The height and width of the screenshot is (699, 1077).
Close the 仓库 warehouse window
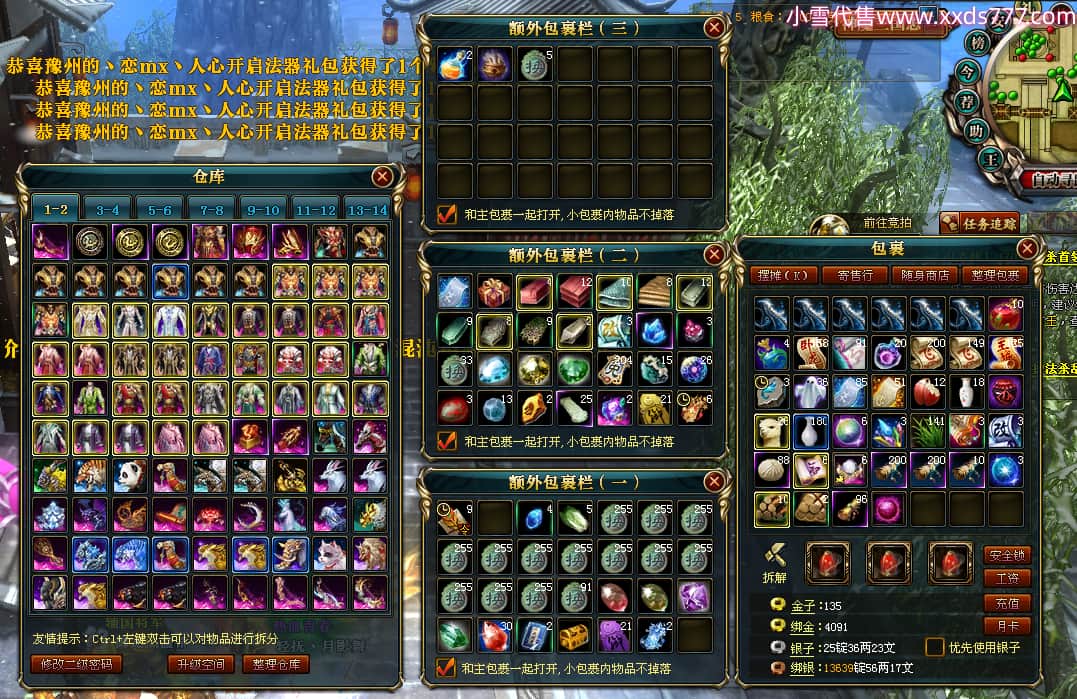(x=382, y=177)
